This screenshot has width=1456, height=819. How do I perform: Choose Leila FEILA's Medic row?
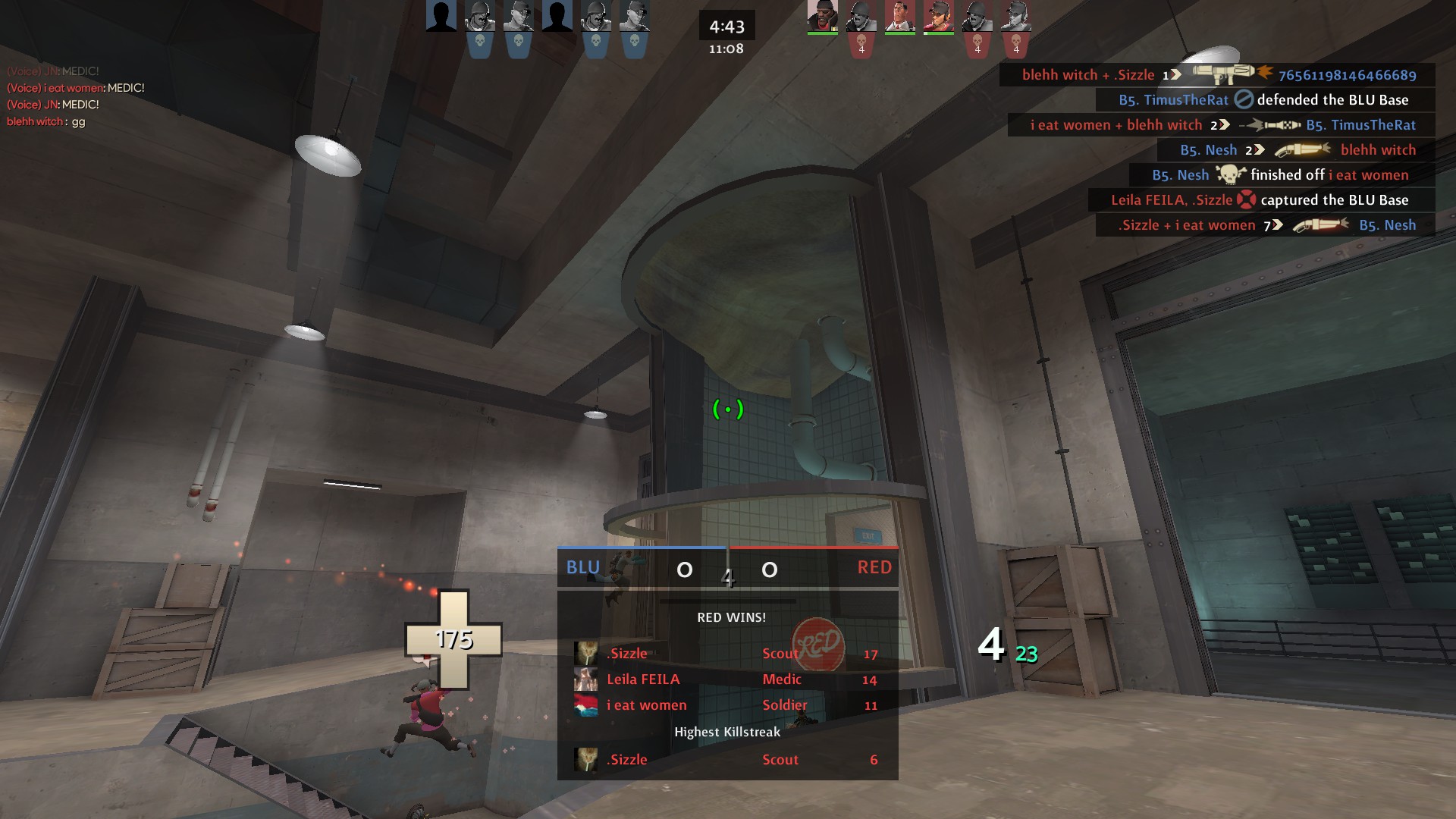(x=726, y=679)
